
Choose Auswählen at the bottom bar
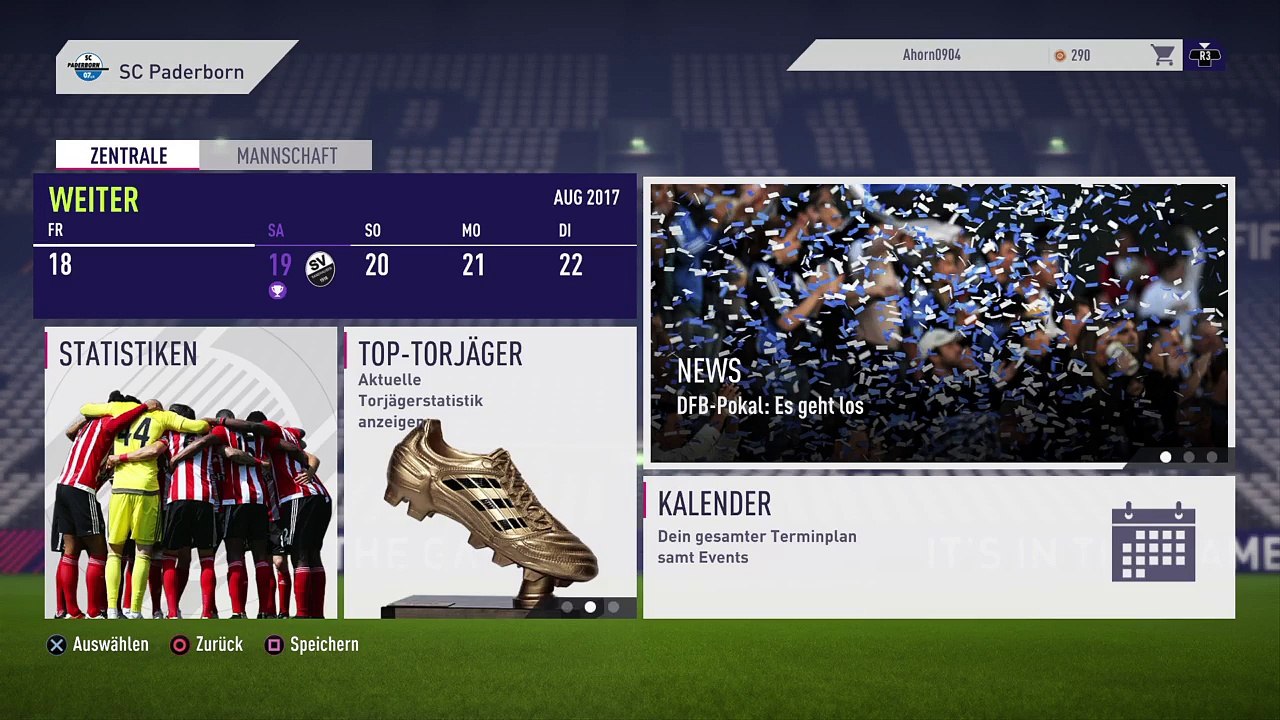coord(99,645)
